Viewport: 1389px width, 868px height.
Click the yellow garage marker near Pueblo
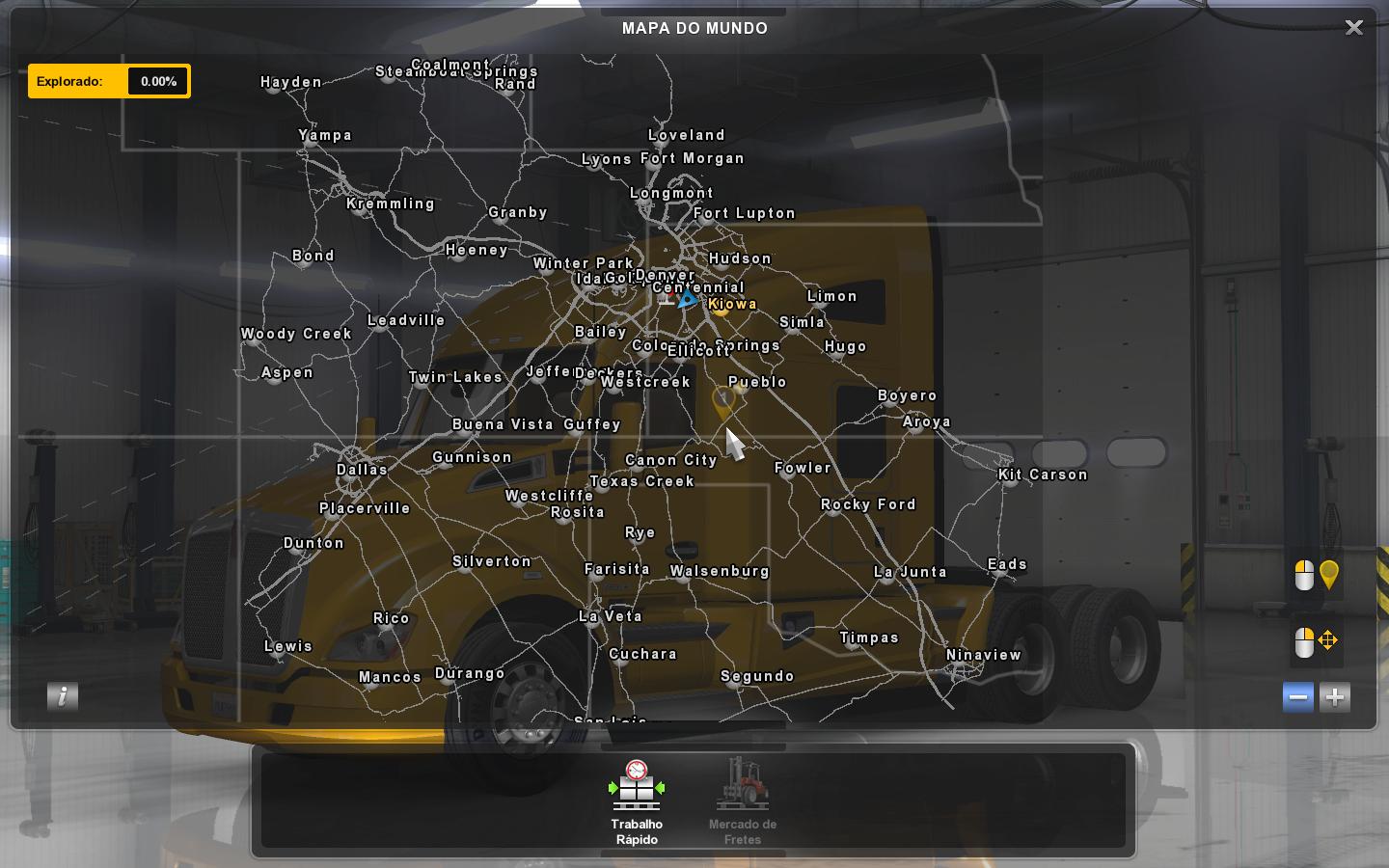click(725, 398)
